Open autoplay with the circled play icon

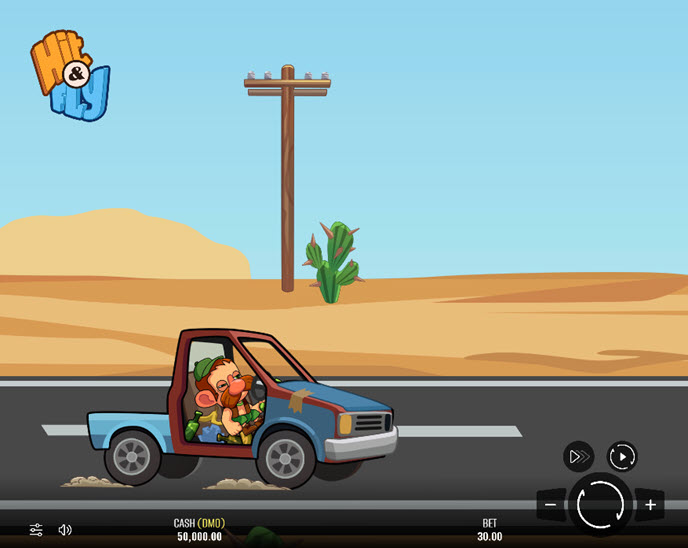[622, 457]
